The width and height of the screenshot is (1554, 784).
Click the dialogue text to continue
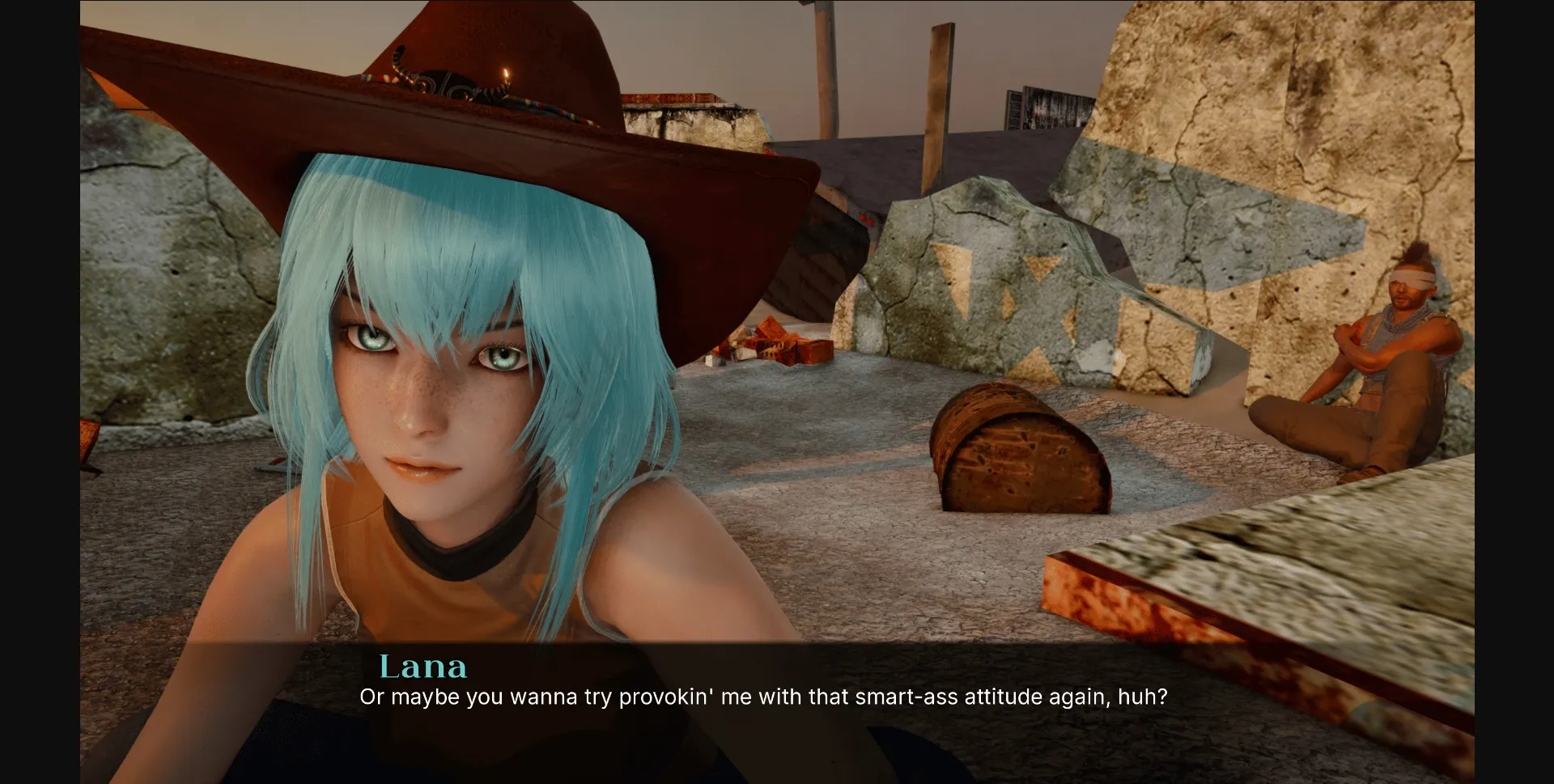(764, 694)
